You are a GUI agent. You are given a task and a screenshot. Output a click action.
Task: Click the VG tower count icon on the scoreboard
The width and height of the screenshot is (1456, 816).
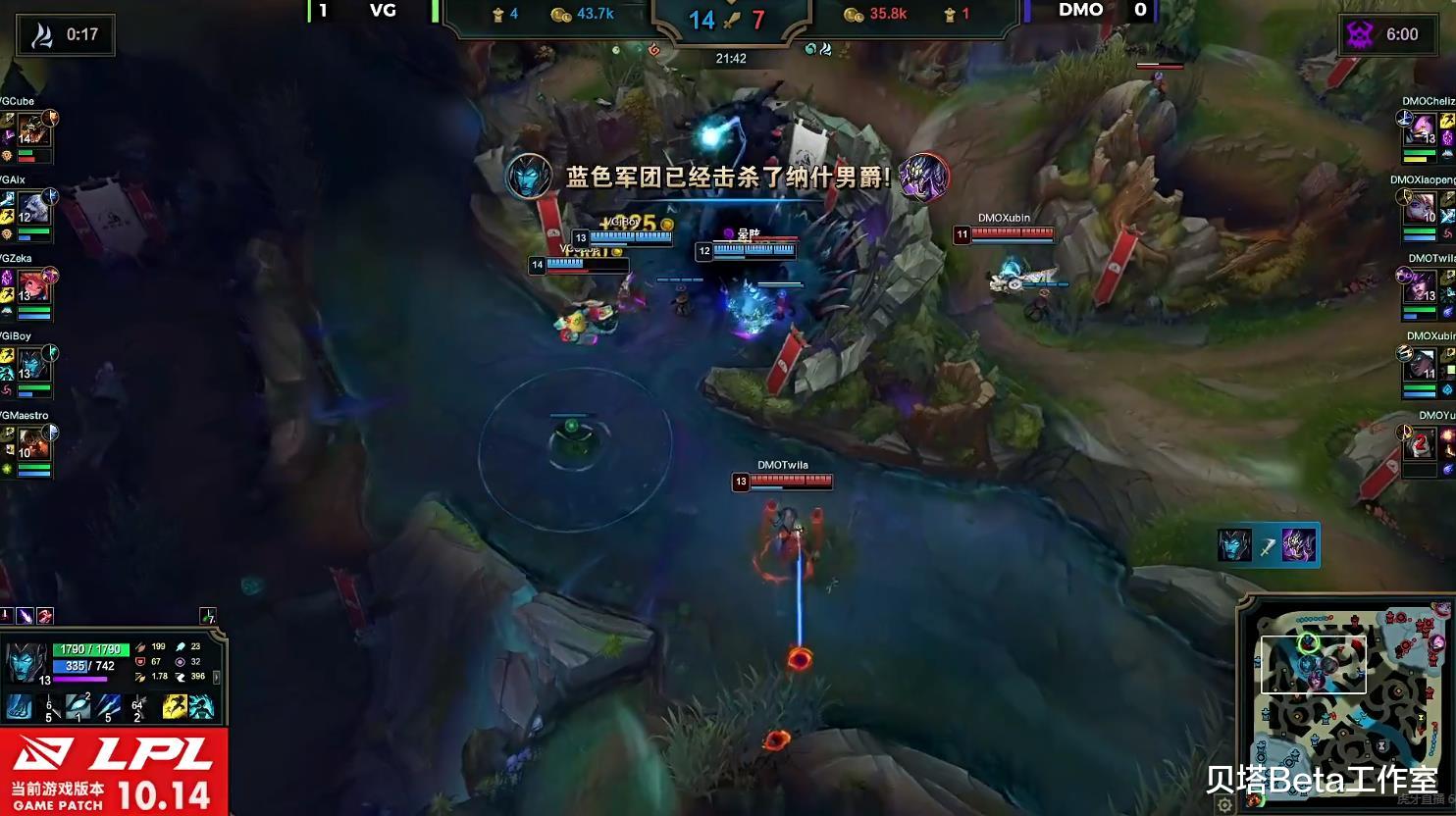[x=496, y=14]
